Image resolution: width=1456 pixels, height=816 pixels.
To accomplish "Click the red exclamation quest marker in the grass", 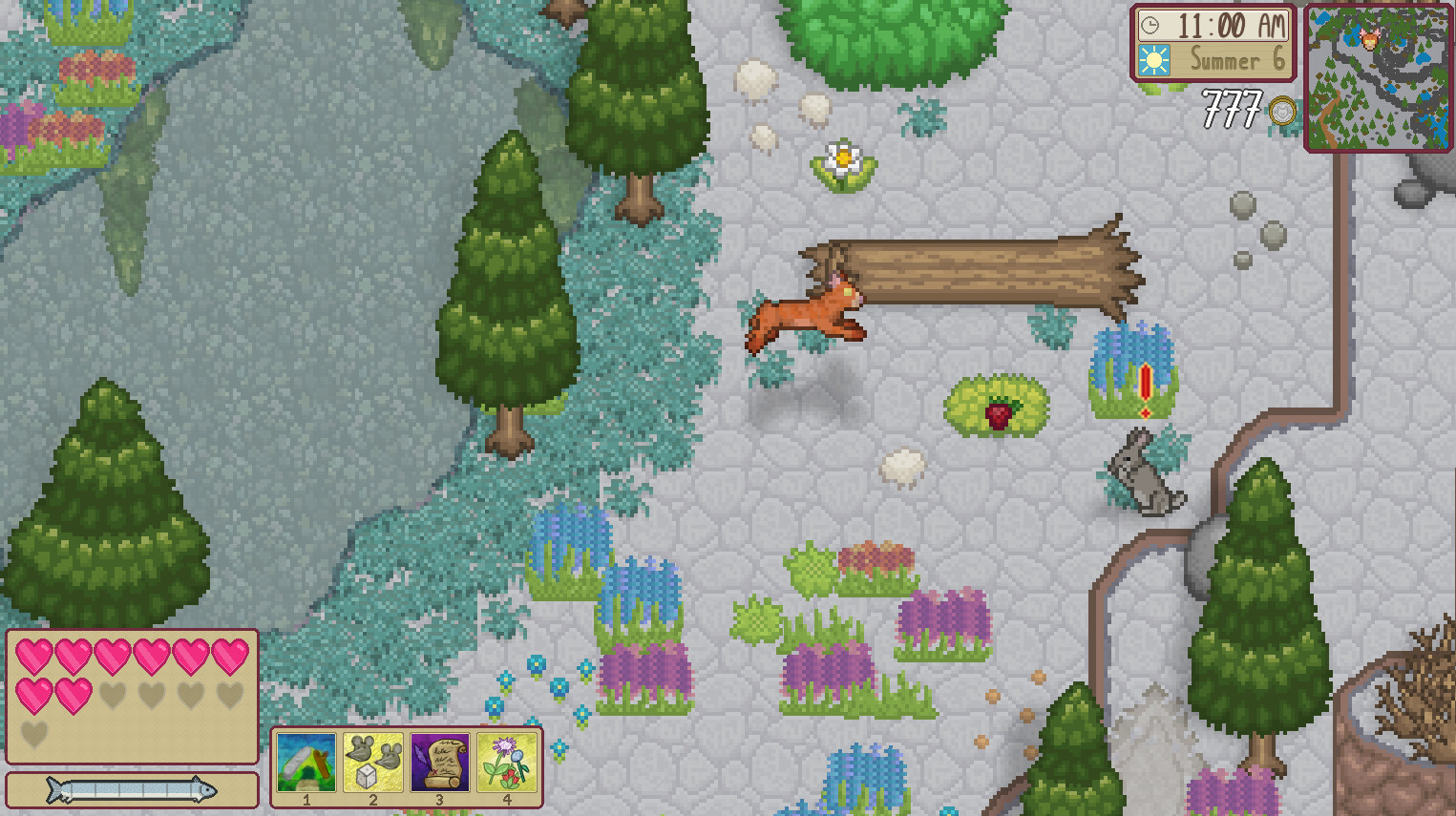I will [x=1144, y=387].
